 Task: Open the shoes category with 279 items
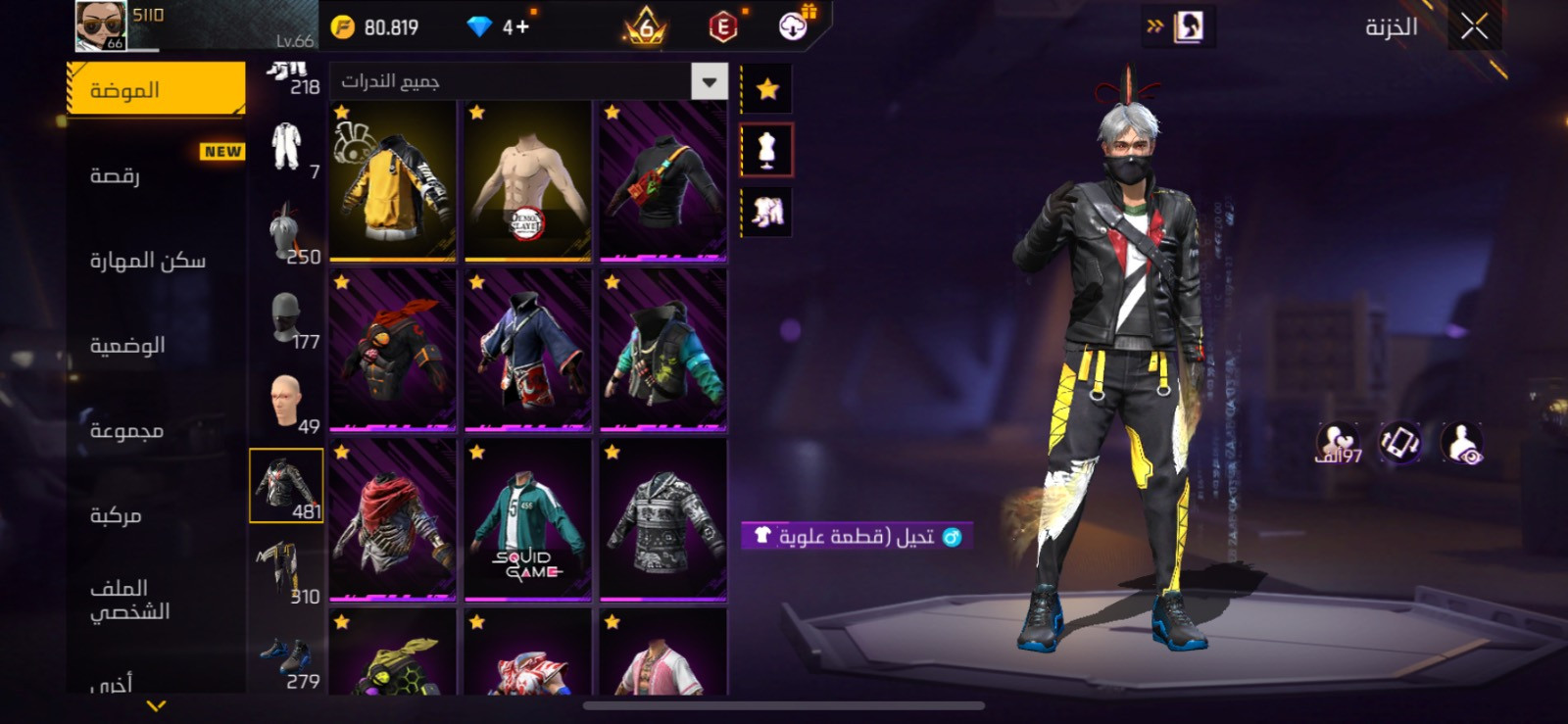tap(286, 661)
